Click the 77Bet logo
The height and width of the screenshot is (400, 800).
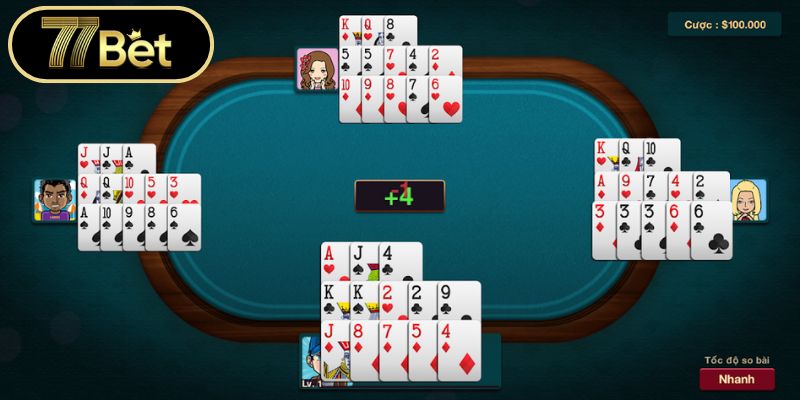pyautogui.click(x=108, y=44)
